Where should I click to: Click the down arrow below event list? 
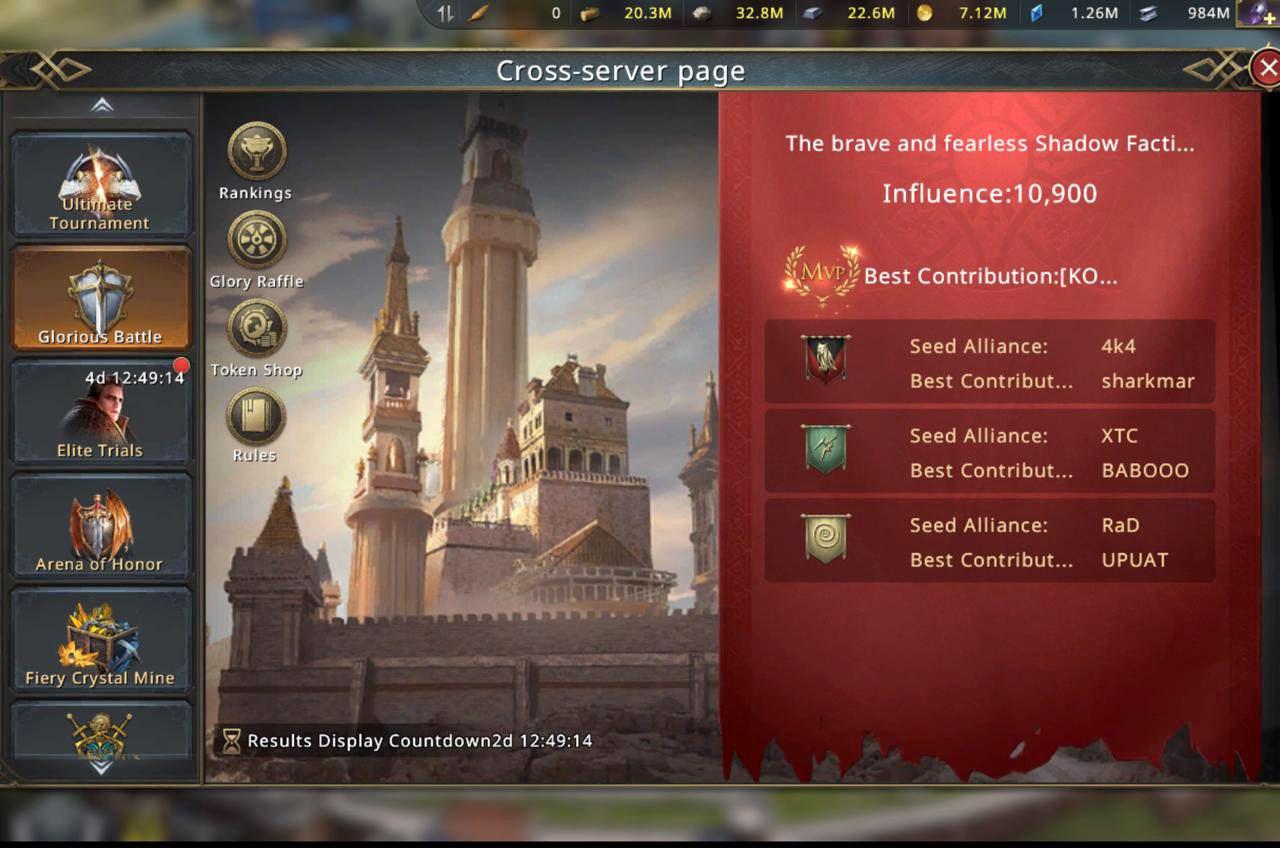click(101, 769)
